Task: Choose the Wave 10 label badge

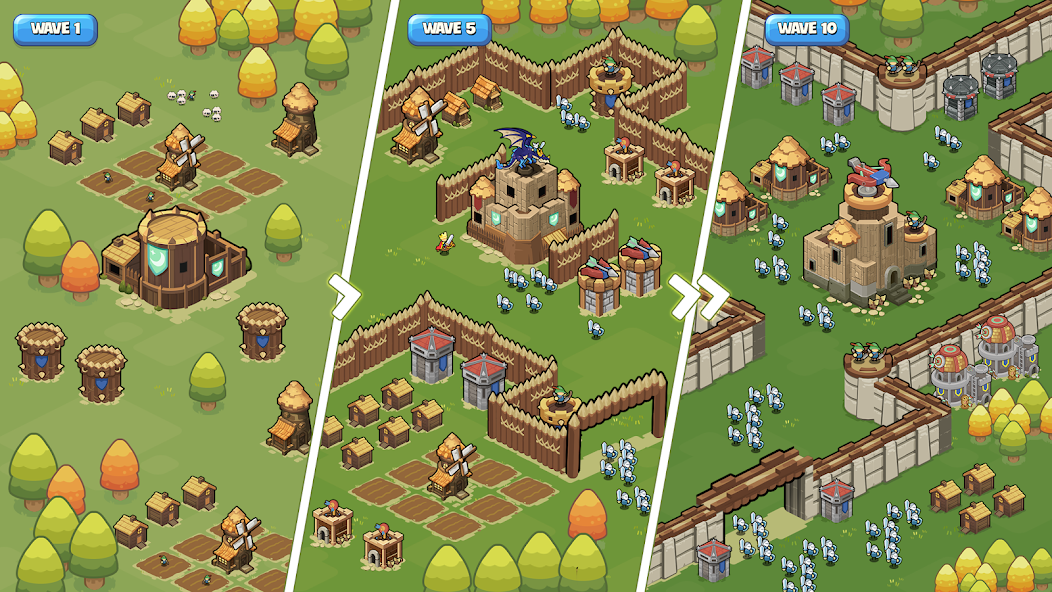Action: pos(806,29)
